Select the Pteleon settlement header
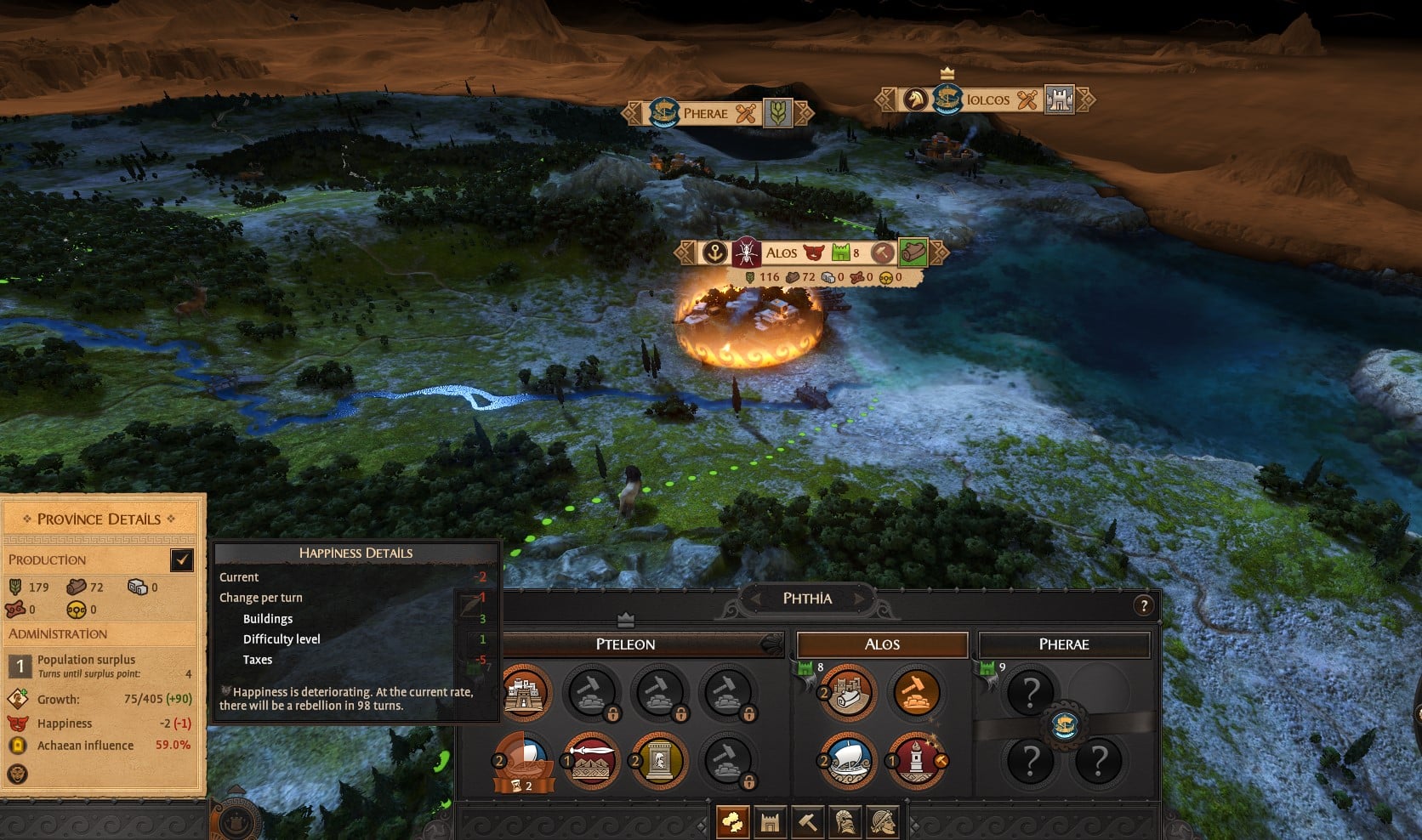 [x=625, y=644]
